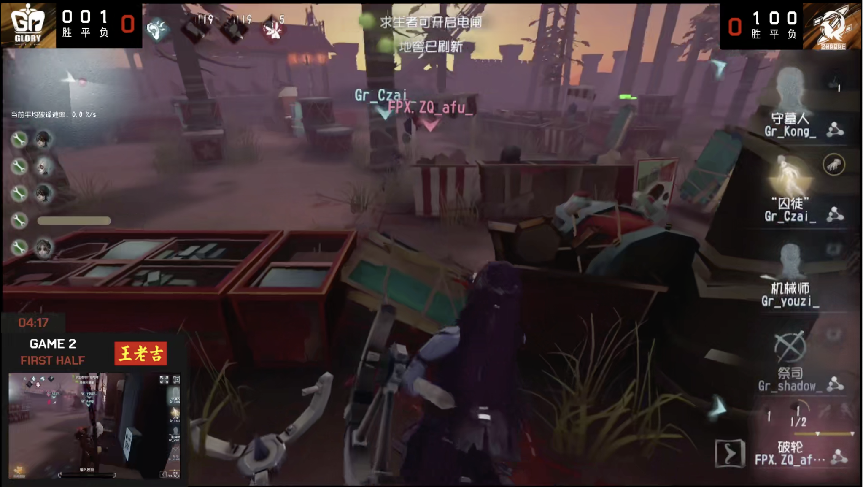The image size is (863, 487).
Task: Click the 王老吉 sponsor banner
Action: [x=140, y=353]
